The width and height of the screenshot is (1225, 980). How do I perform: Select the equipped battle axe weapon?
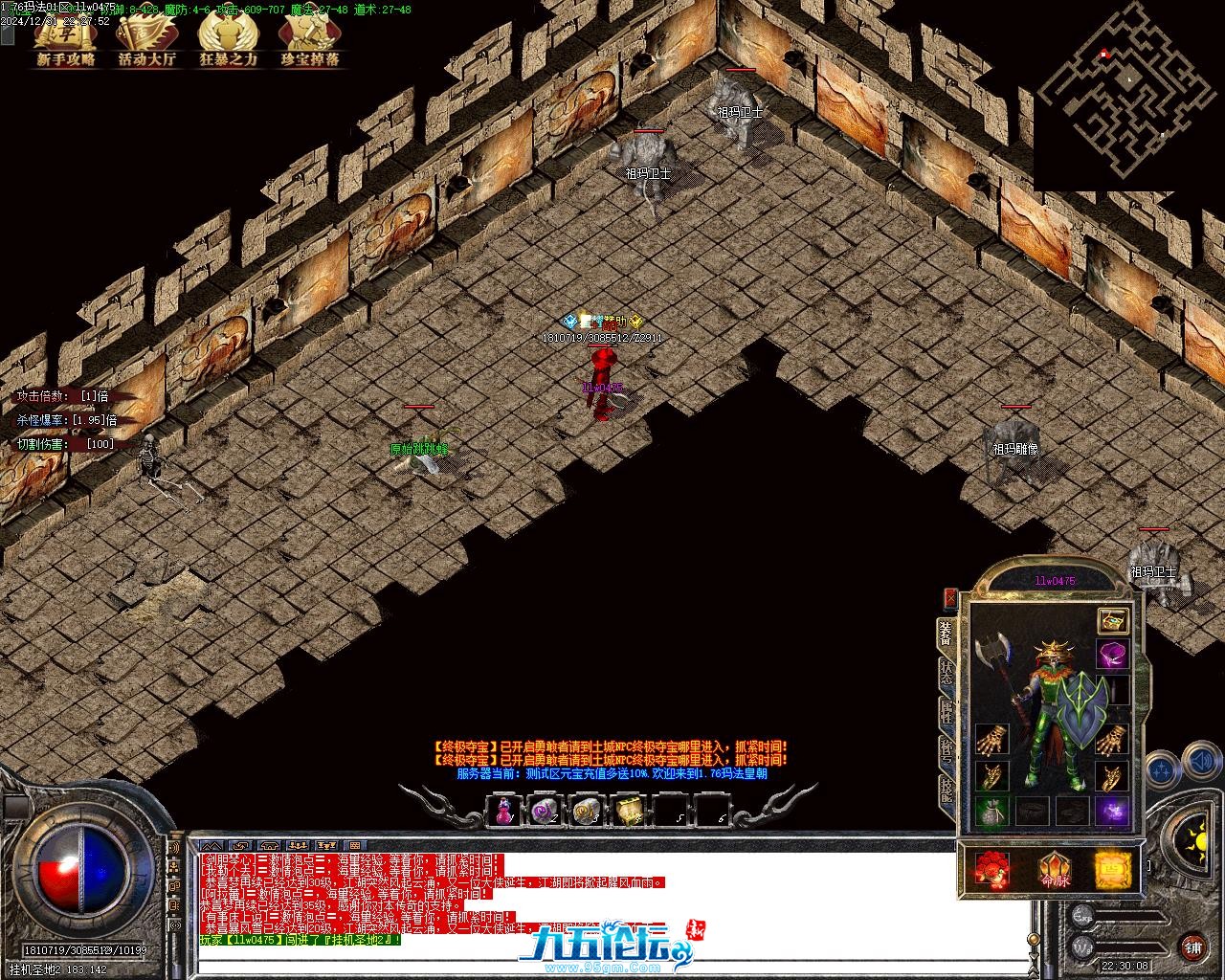click(995, 656)
